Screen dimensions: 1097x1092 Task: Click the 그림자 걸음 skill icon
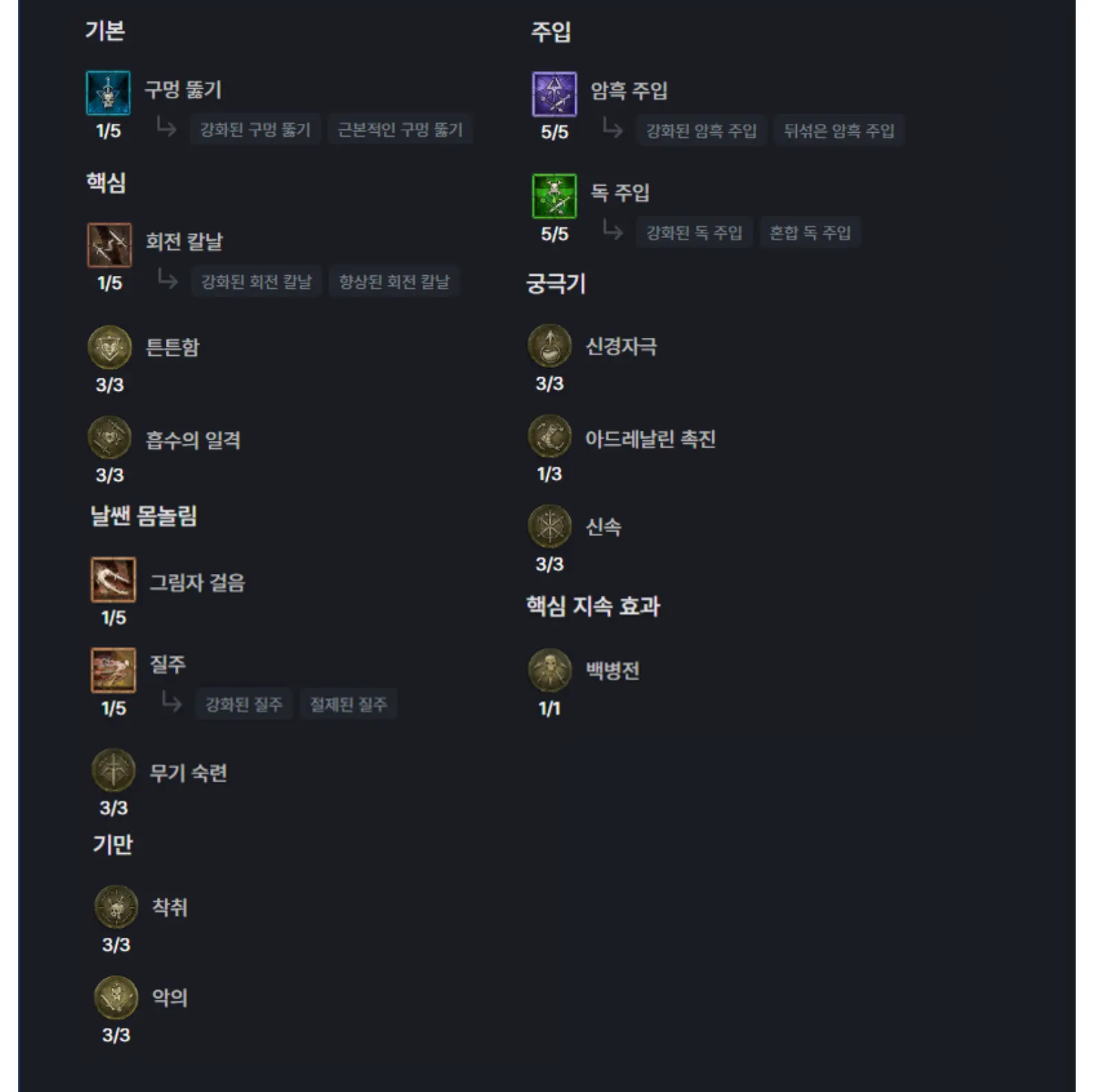pyautogui.click(x=112, y=581)
